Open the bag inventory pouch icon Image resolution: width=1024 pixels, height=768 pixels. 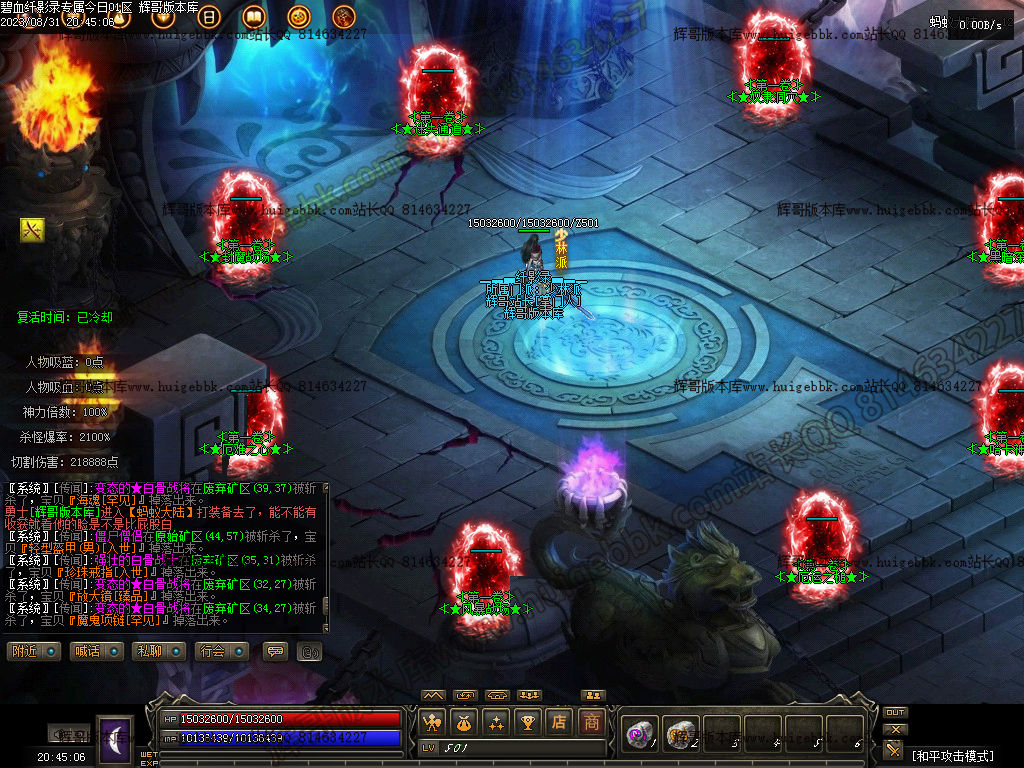464,721
